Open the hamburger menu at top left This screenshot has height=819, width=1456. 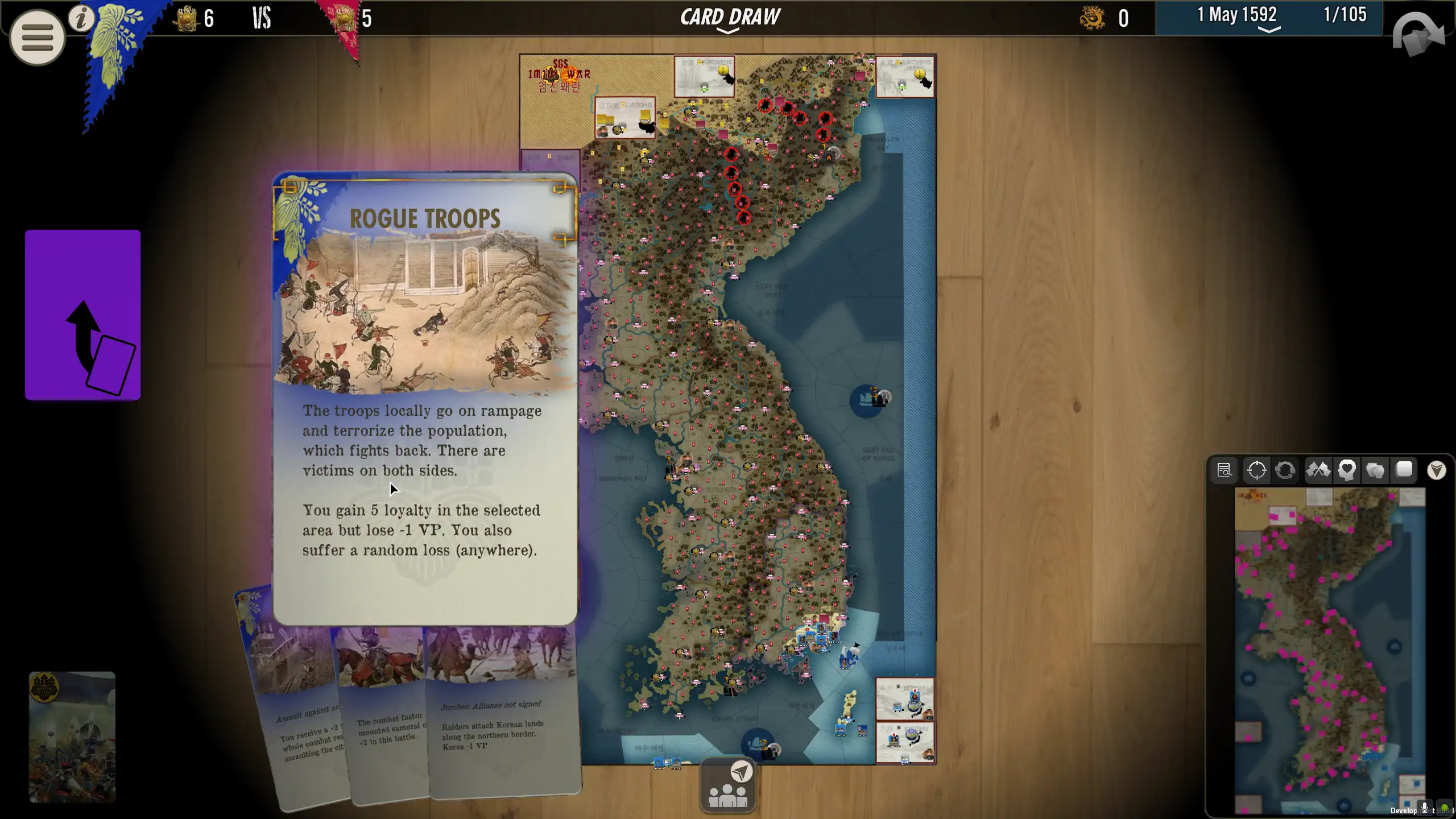36,36
